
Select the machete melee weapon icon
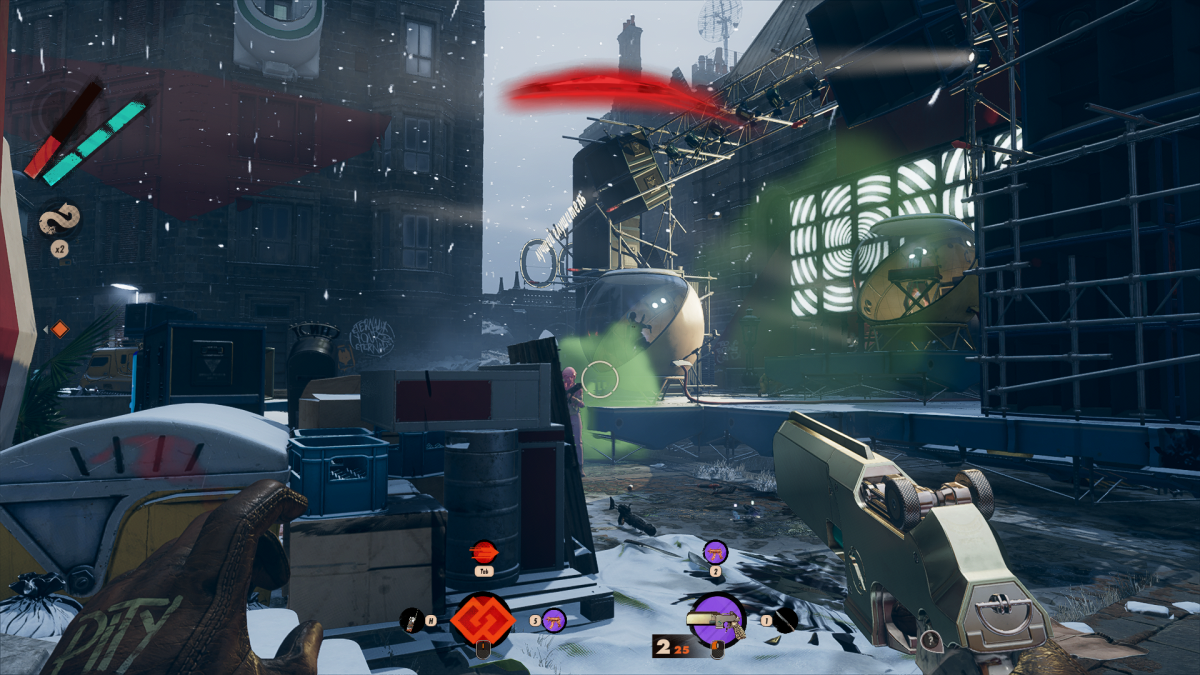pyautogui.click(x=786, y=621)
